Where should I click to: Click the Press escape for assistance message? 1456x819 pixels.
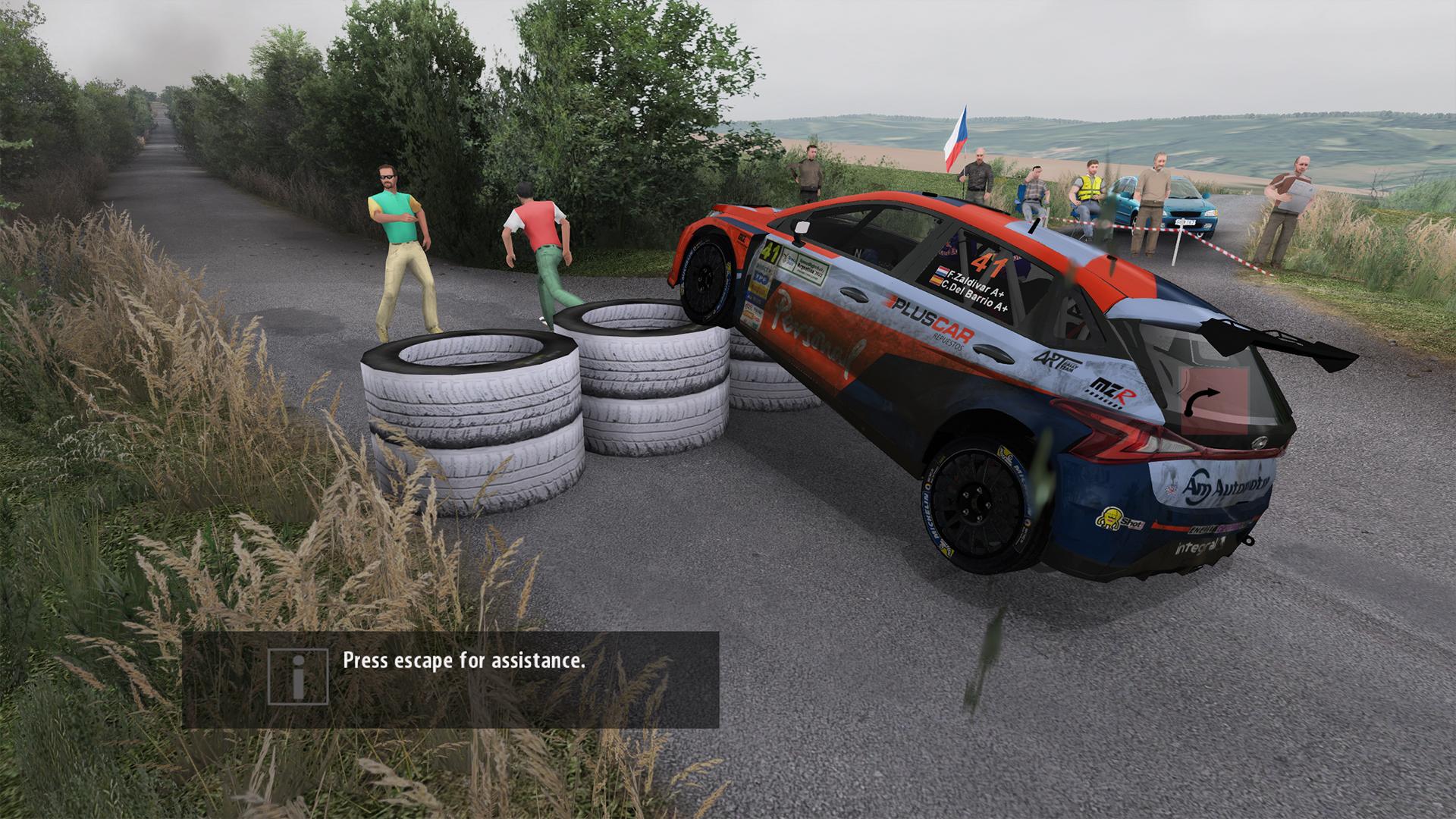coord(463,661)
